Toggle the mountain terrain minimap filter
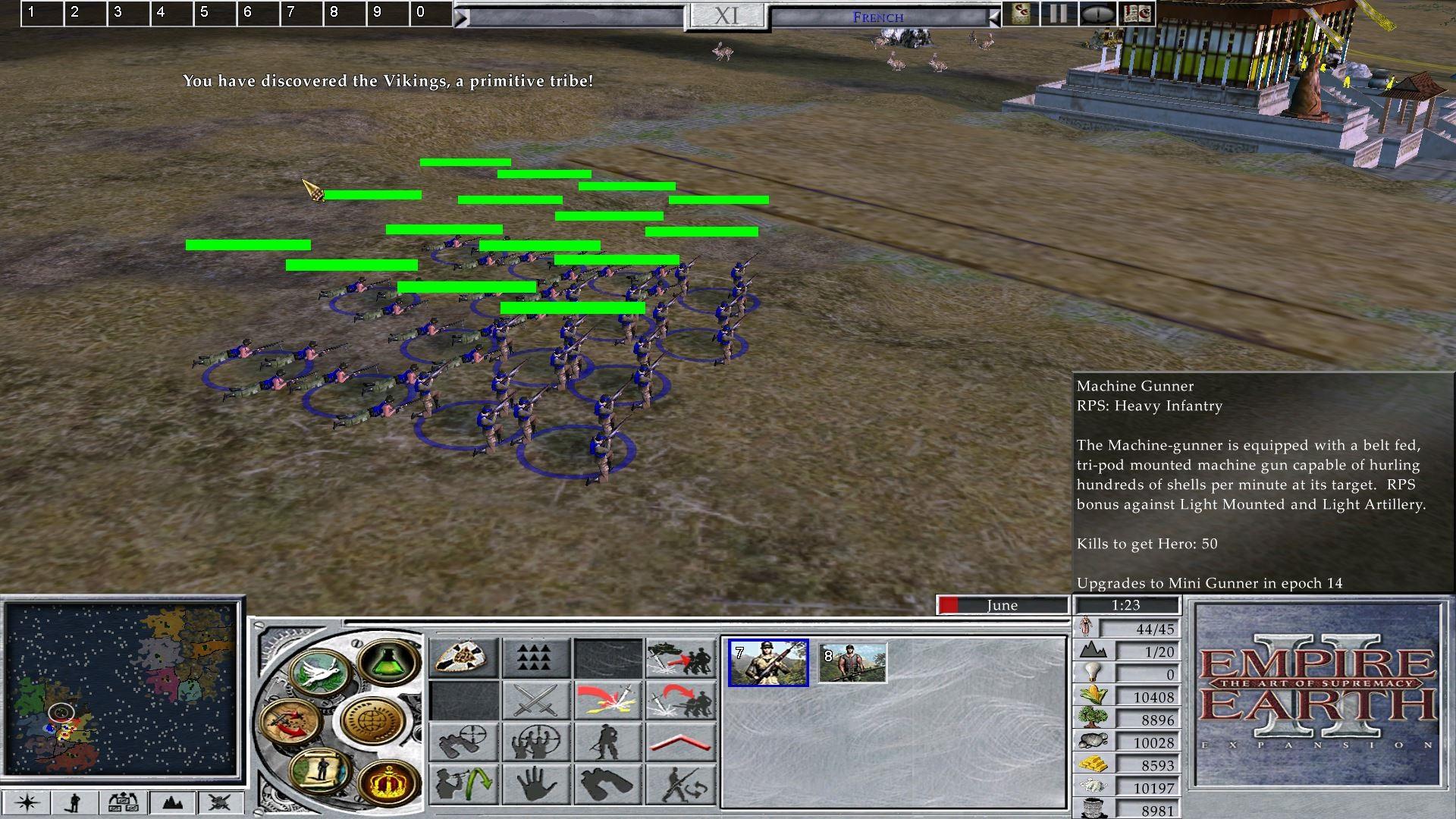 point(172,802)
